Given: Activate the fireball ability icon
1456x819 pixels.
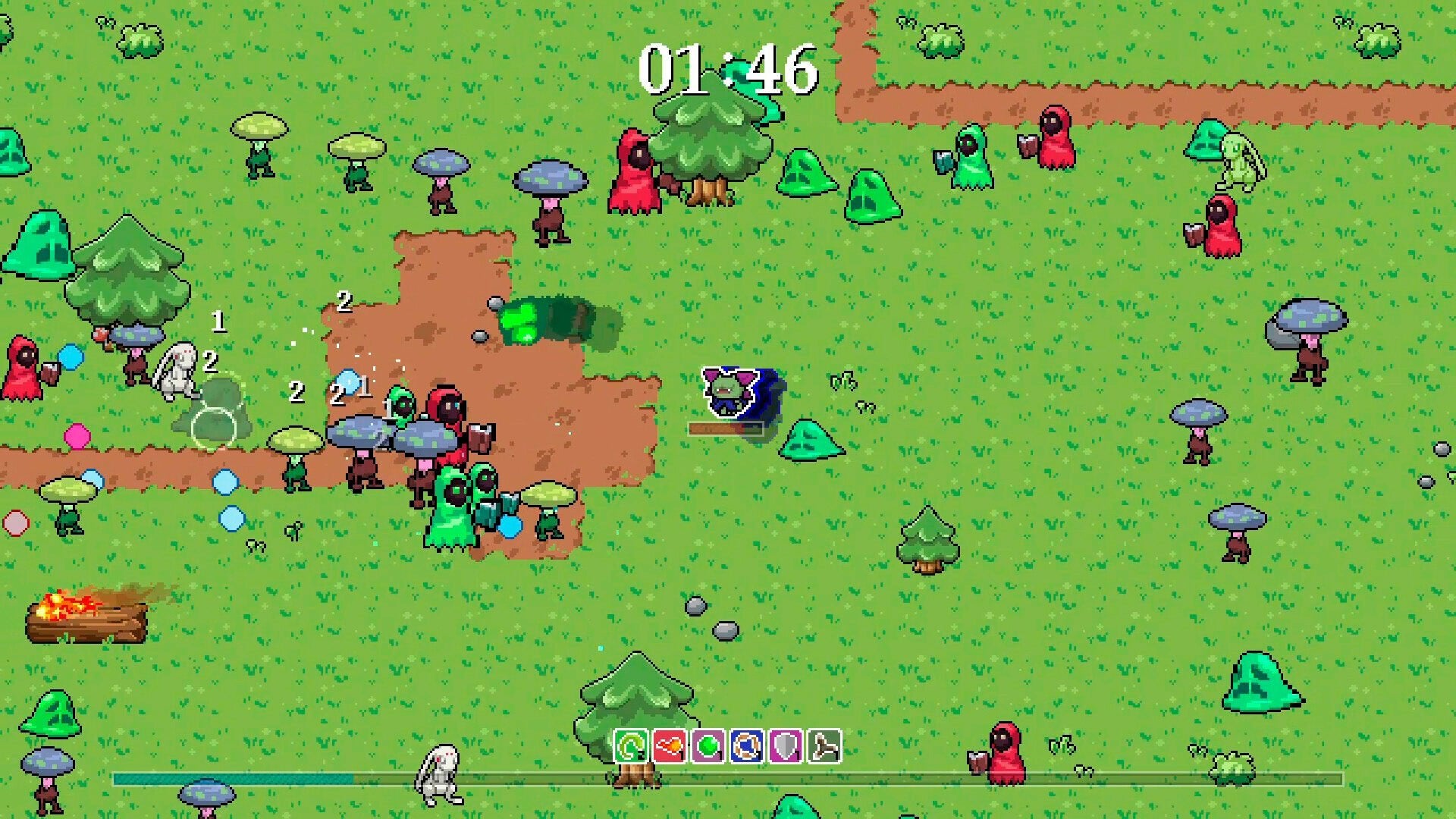Looking at the screenshot, I should (670, 747).
